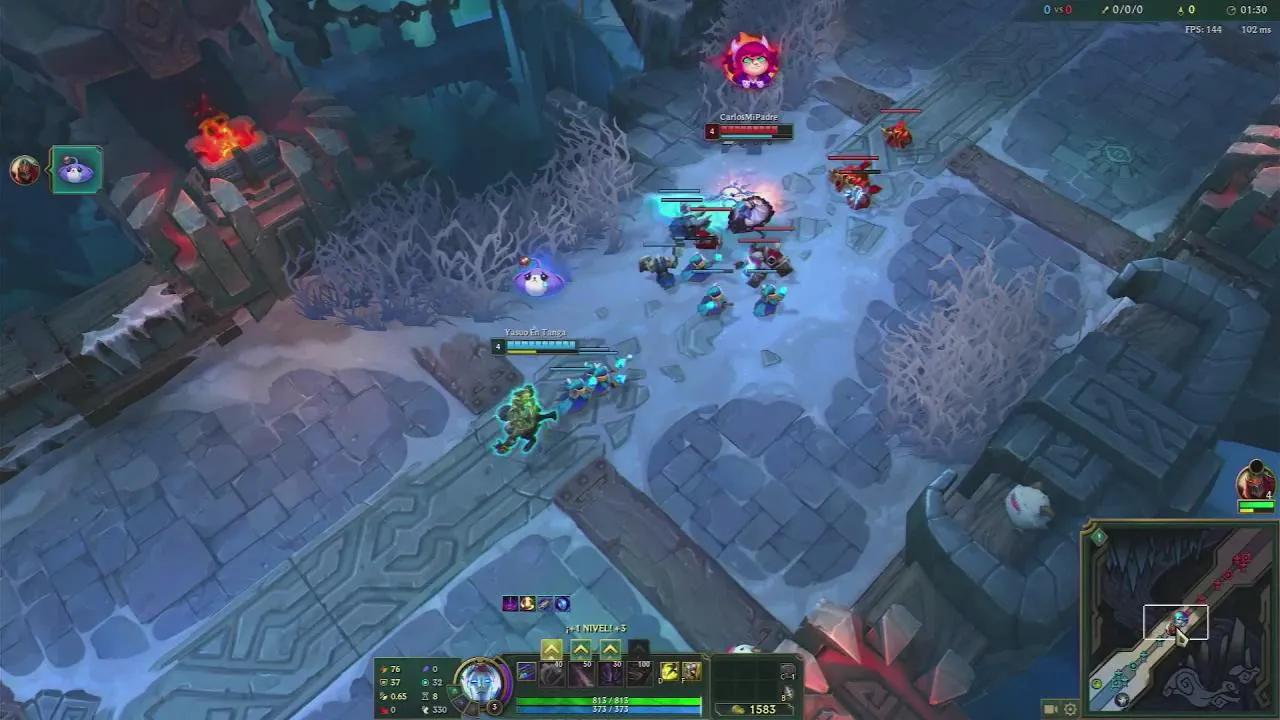Click the green 813/815 health bar
Screen dimensions: 1280x720
(610, 700)
